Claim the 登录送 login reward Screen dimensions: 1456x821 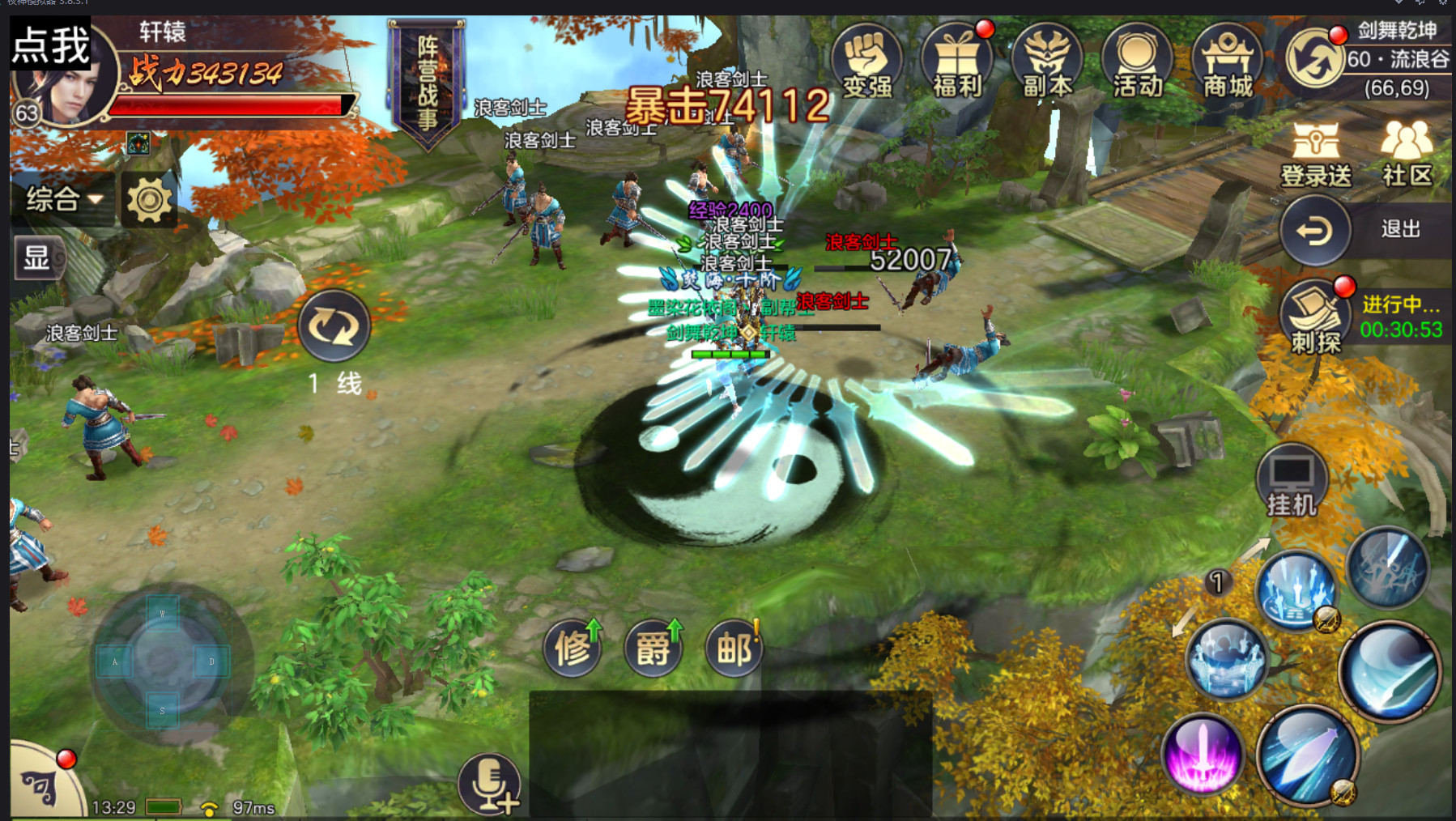point(1316,154)
